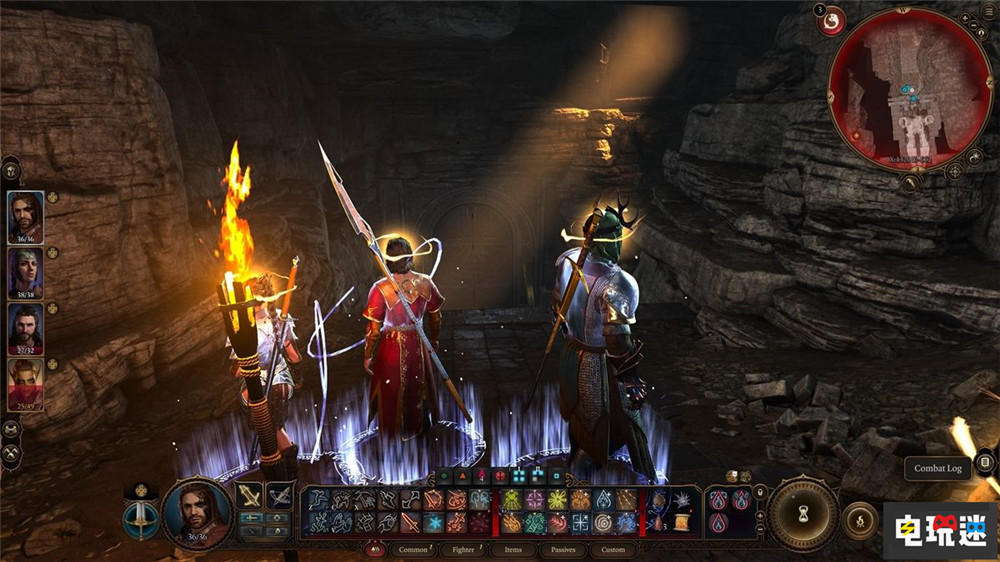Switch hotbar to the Common tab
This screenshot has height=562, width=1000.
coord(412,549)
